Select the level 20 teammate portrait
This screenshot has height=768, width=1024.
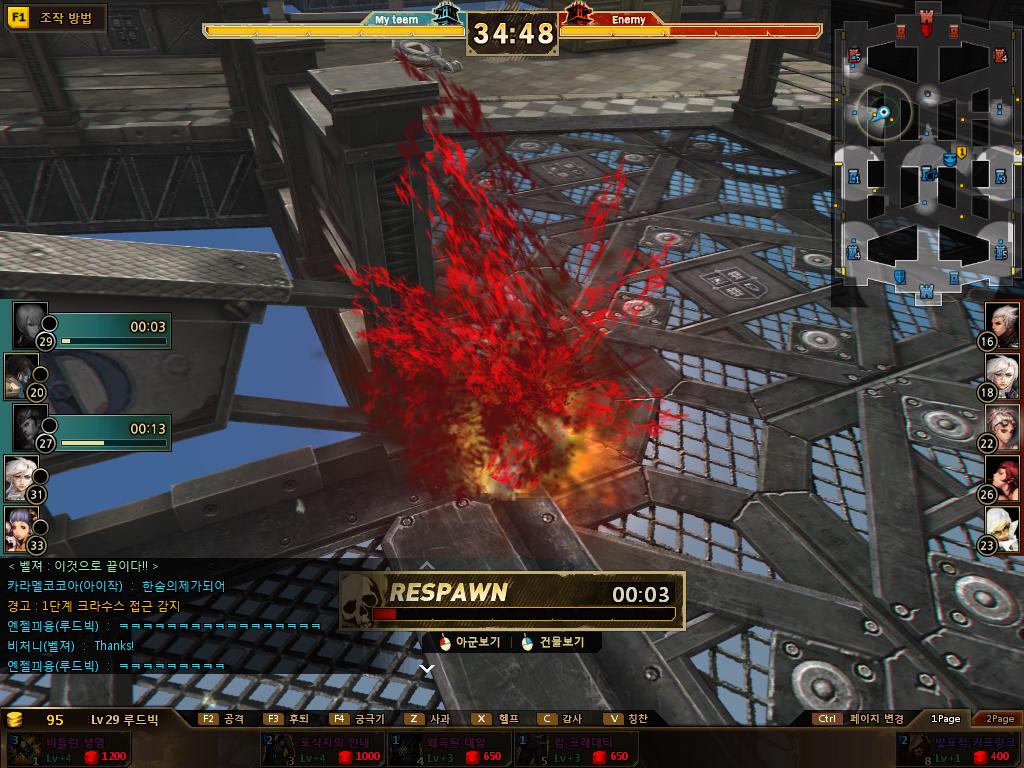tap(21, 374)
